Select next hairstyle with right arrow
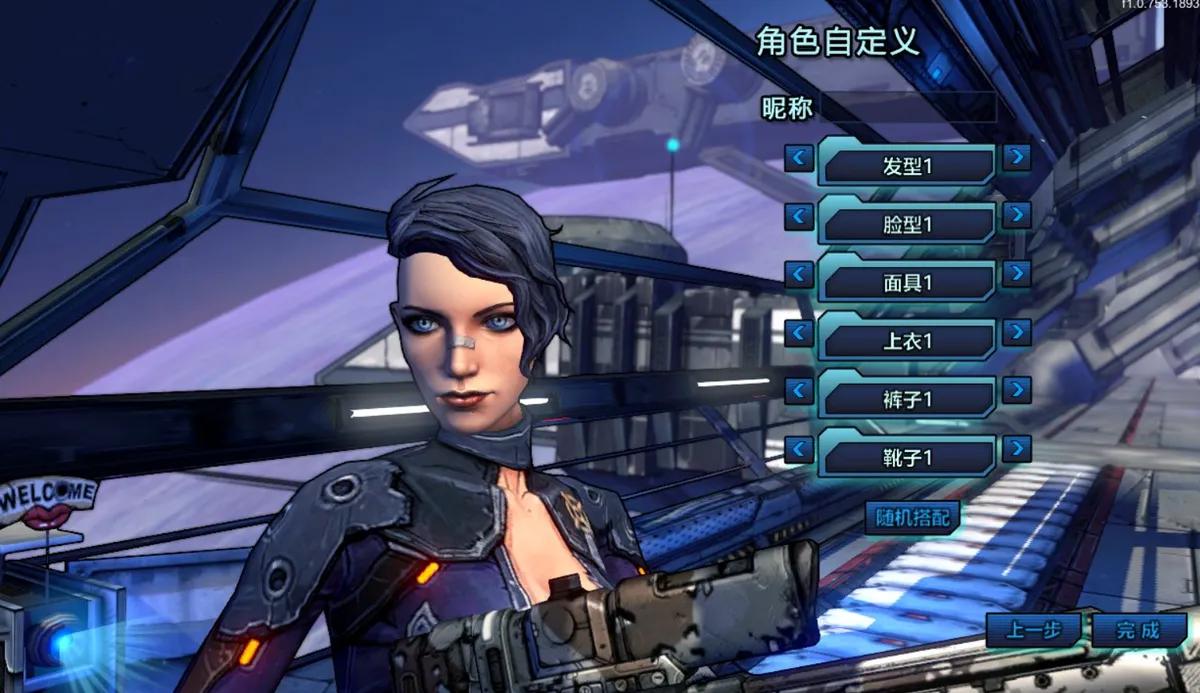Image resolution: width=1200 pixels, height=693 pixels. pos(1017,157)
